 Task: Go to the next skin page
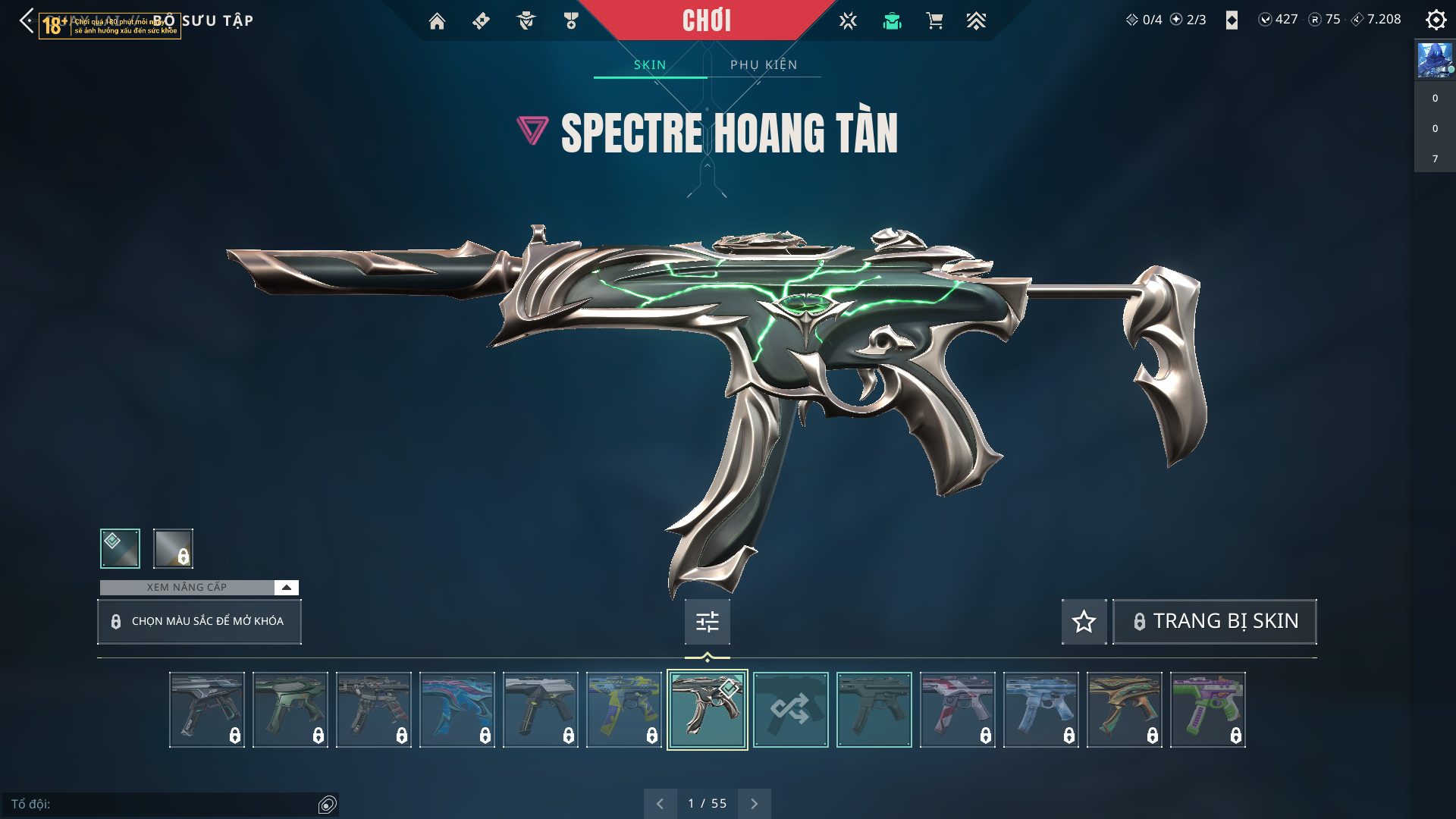[754, 804]
